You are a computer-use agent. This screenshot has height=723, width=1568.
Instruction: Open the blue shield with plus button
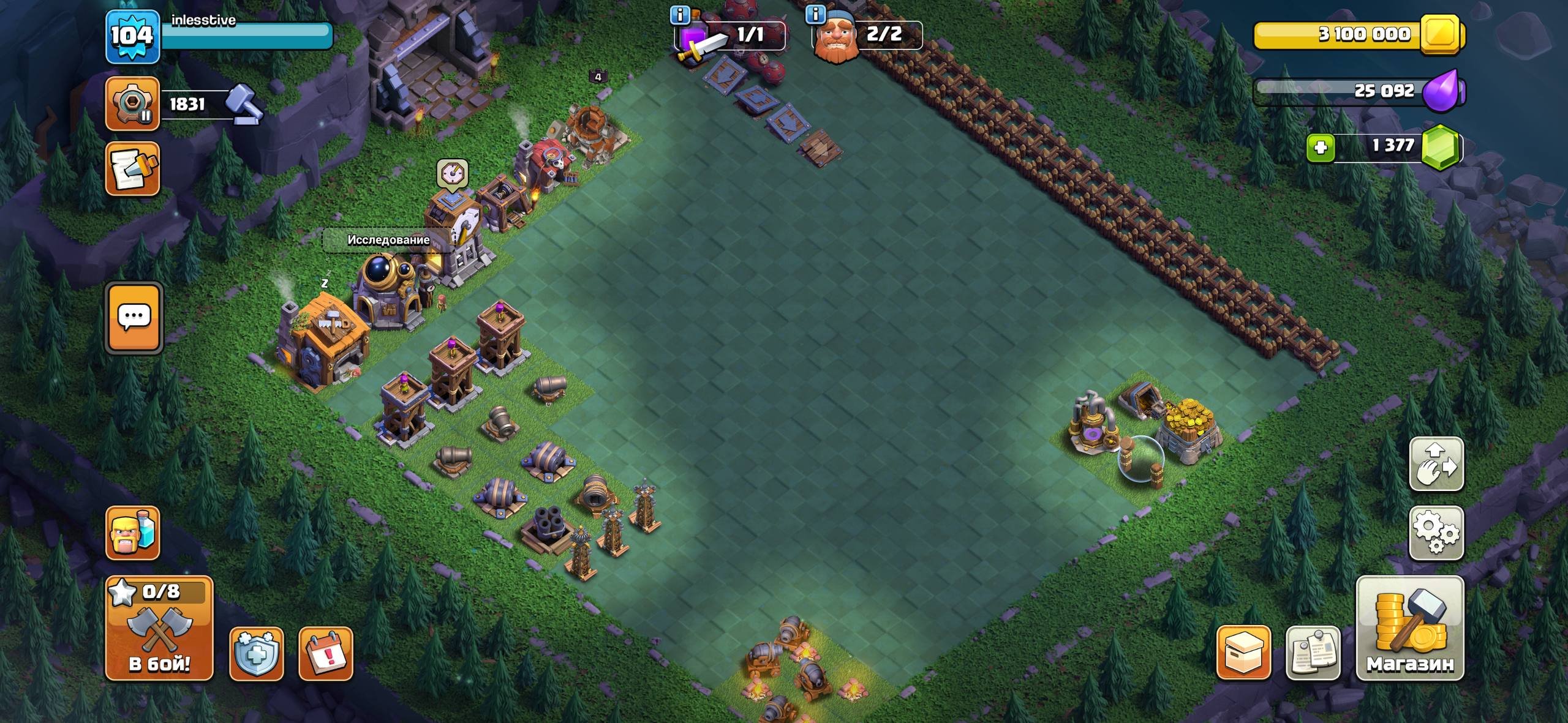pyautogui.click(x=256, y=654)
